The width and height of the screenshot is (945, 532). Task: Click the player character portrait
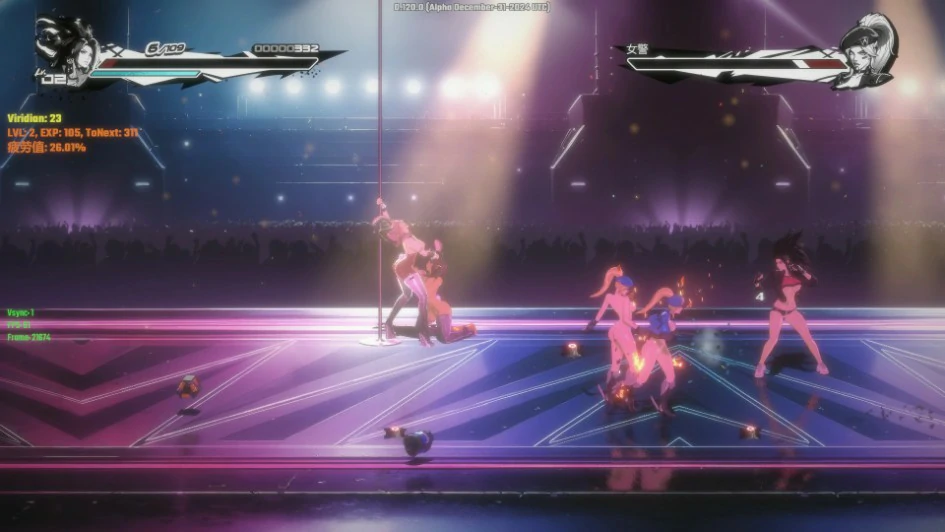pyautogui.click(x=62, y=47)
